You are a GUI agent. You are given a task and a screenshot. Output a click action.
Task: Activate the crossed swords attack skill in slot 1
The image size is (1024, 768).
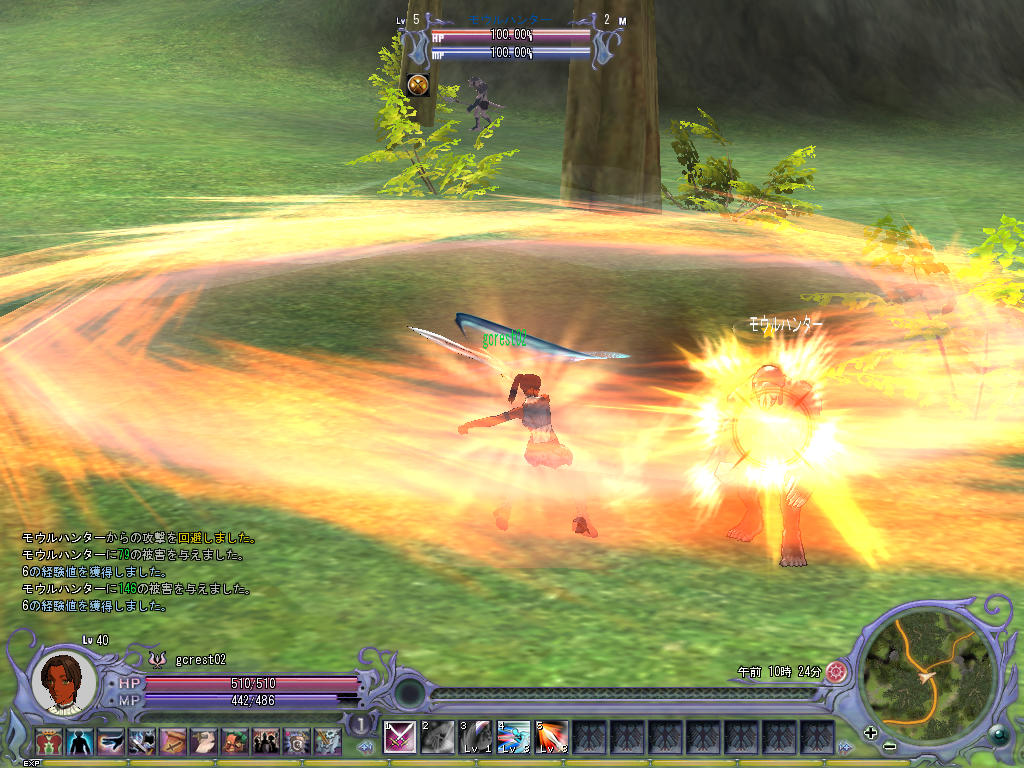399,737
